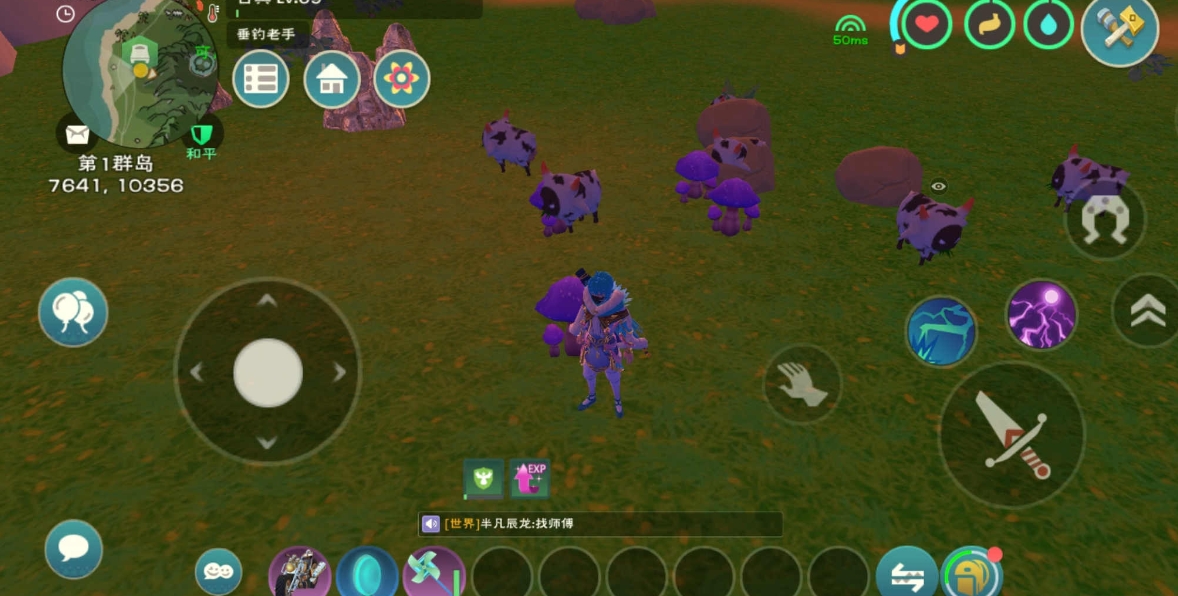The height and width of the screenshot is (596, 1178).
Task: Open the flower icon menu
Action: point(402,79)
